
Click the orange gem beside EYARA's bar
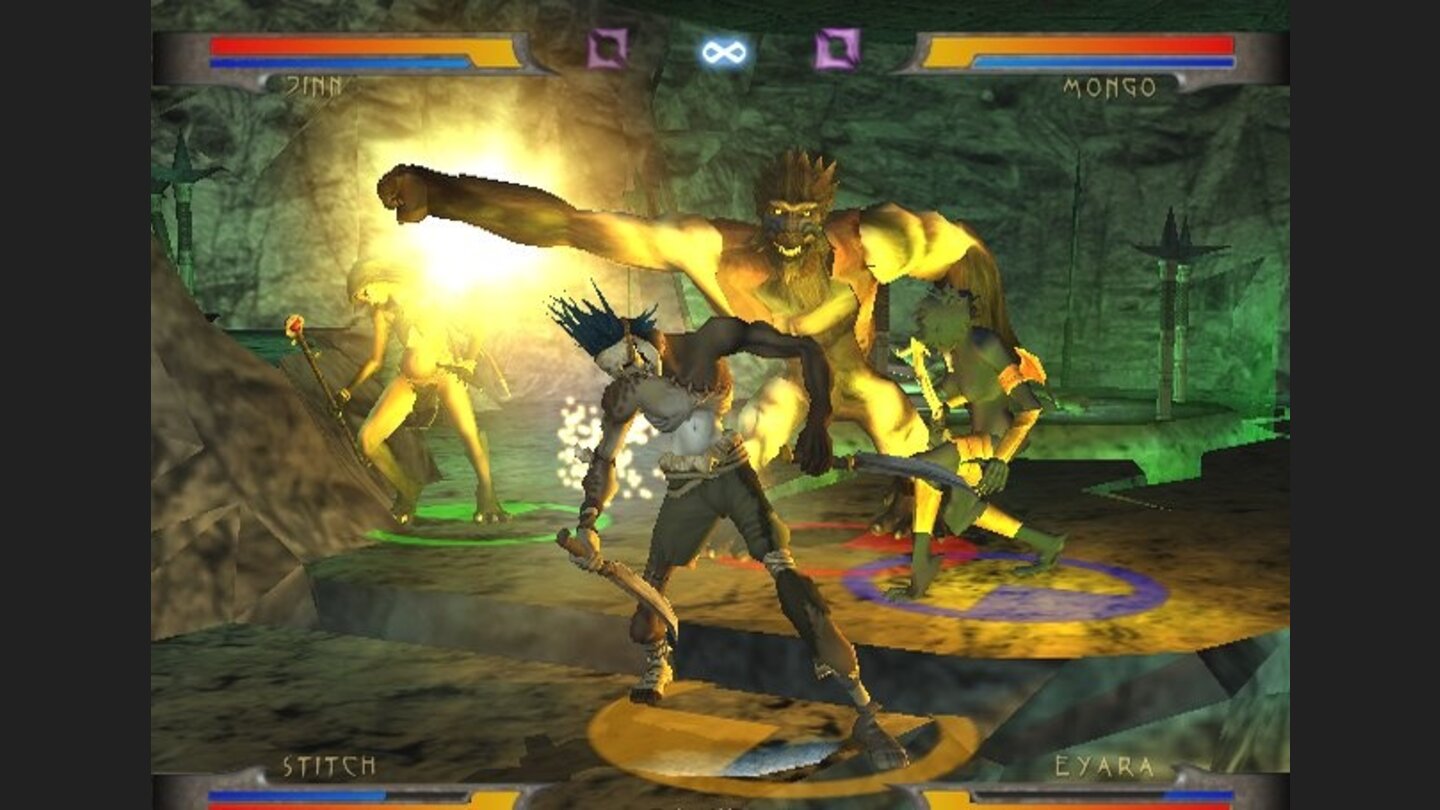click(945, 800)
